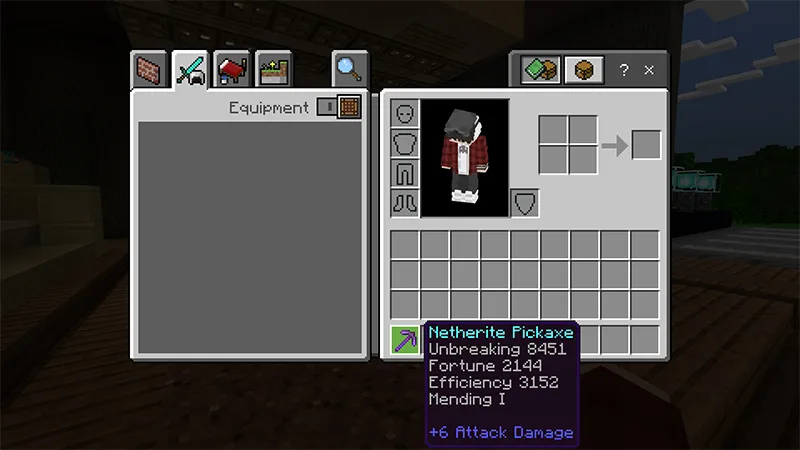Select the Equipment sword and helmet tab
Screen dimensions: 800x450
point(190,70)
